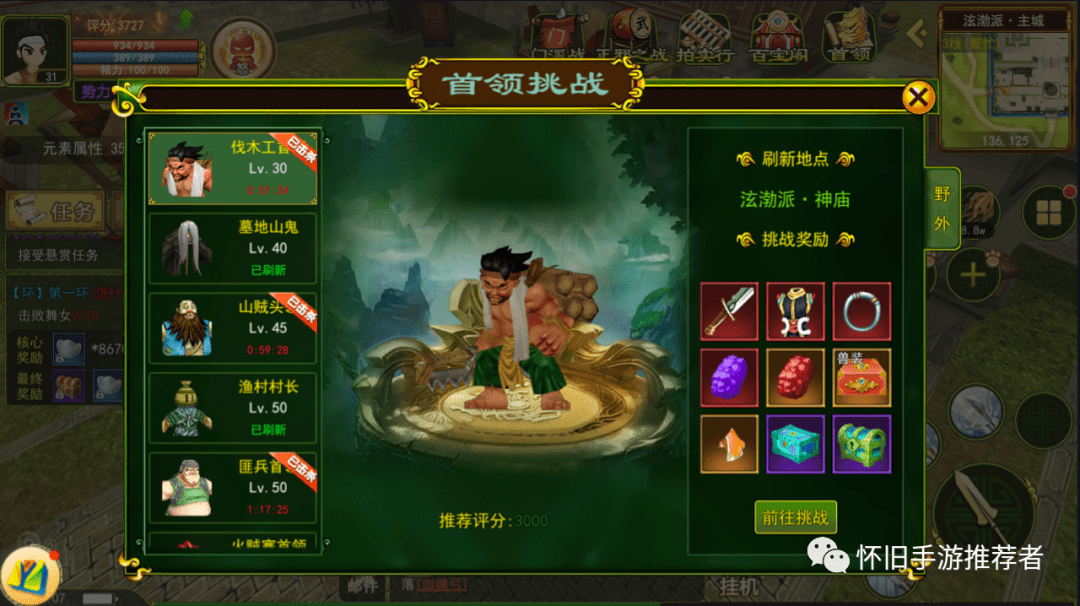View the orange crystal shard reward

click(x=729, y=443)
